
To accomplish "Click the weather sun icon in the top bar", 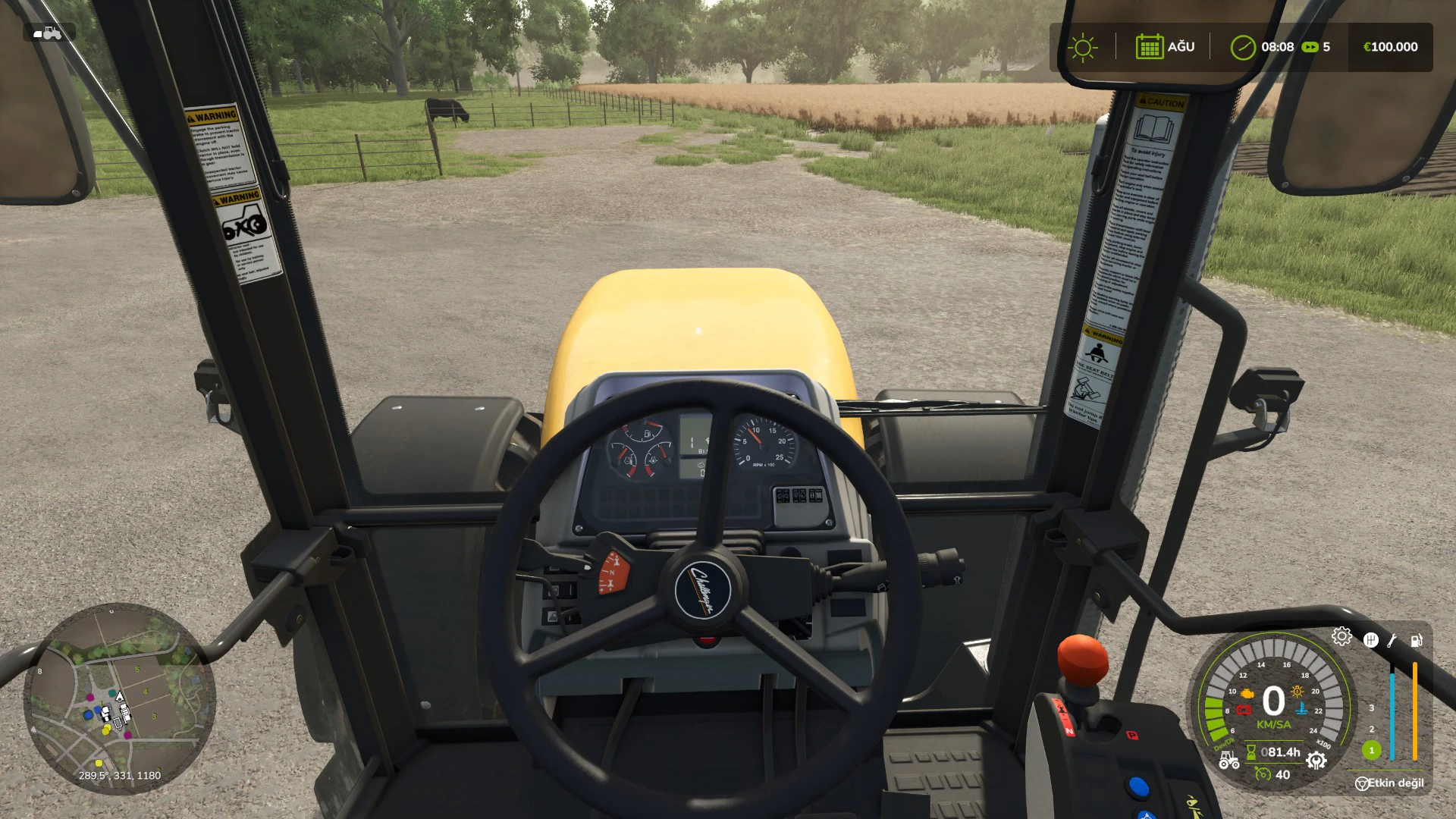I will [x=1083, y=47].
